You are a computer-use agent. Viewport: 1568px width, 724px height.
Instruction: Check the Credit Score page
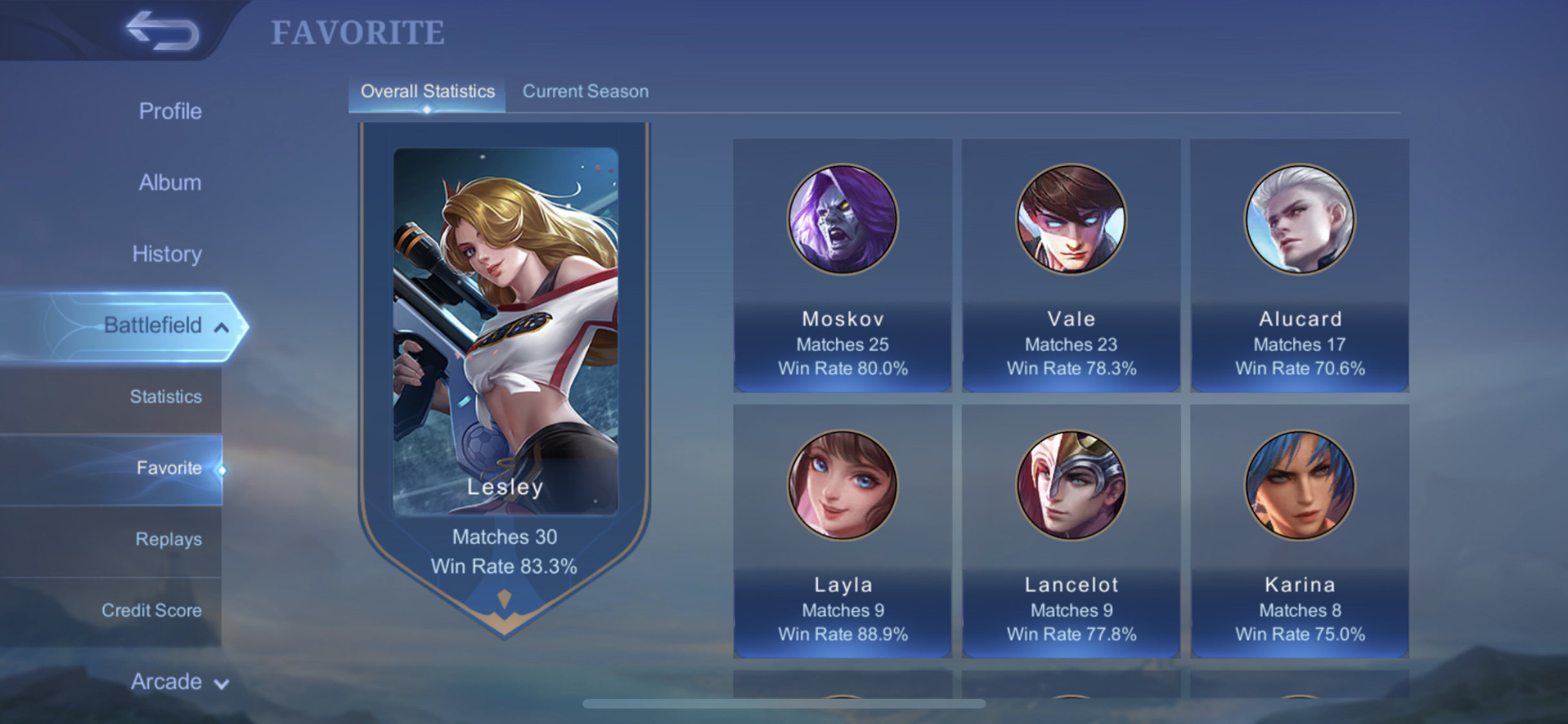coord(151,611)
